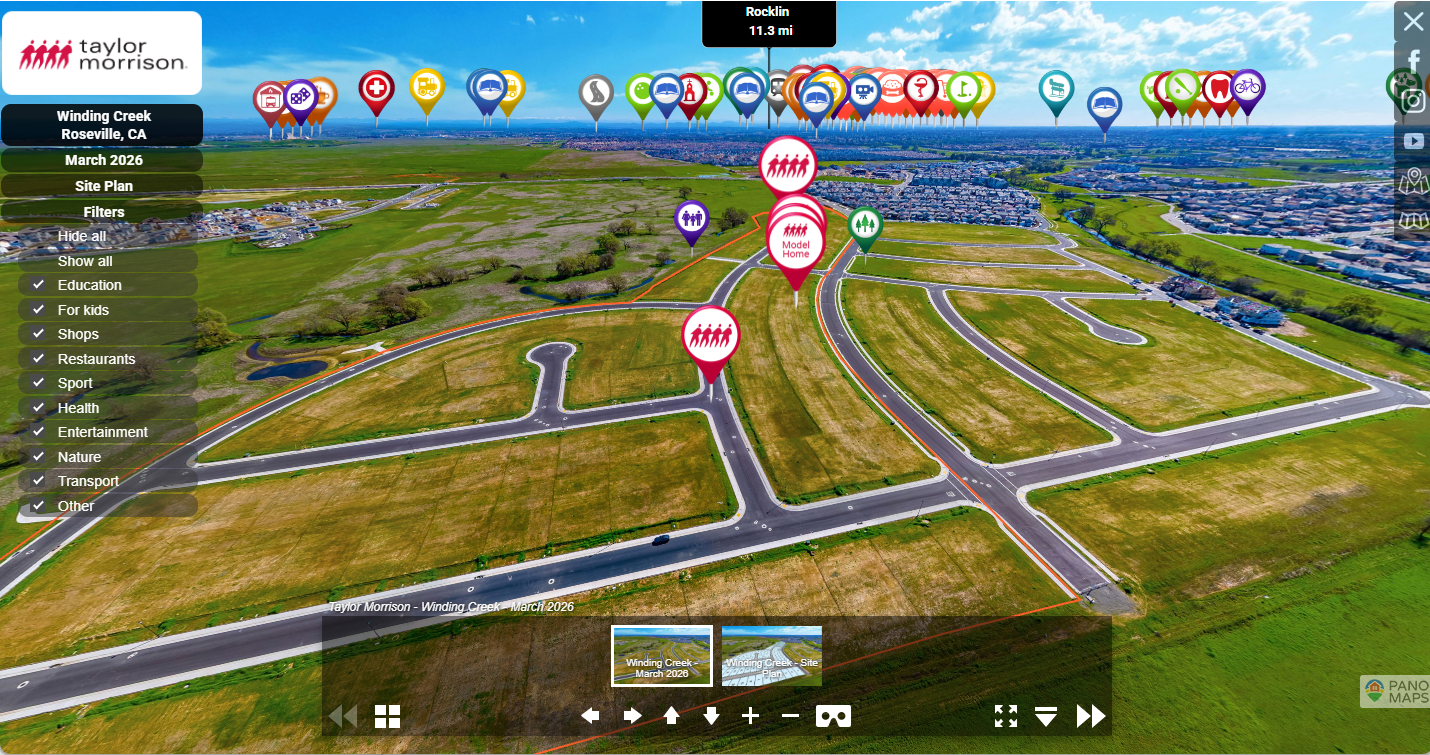This screenshot has height=755, width=1430.
Task: Open the thumbnail grid view
Action: tap(388, 716)
